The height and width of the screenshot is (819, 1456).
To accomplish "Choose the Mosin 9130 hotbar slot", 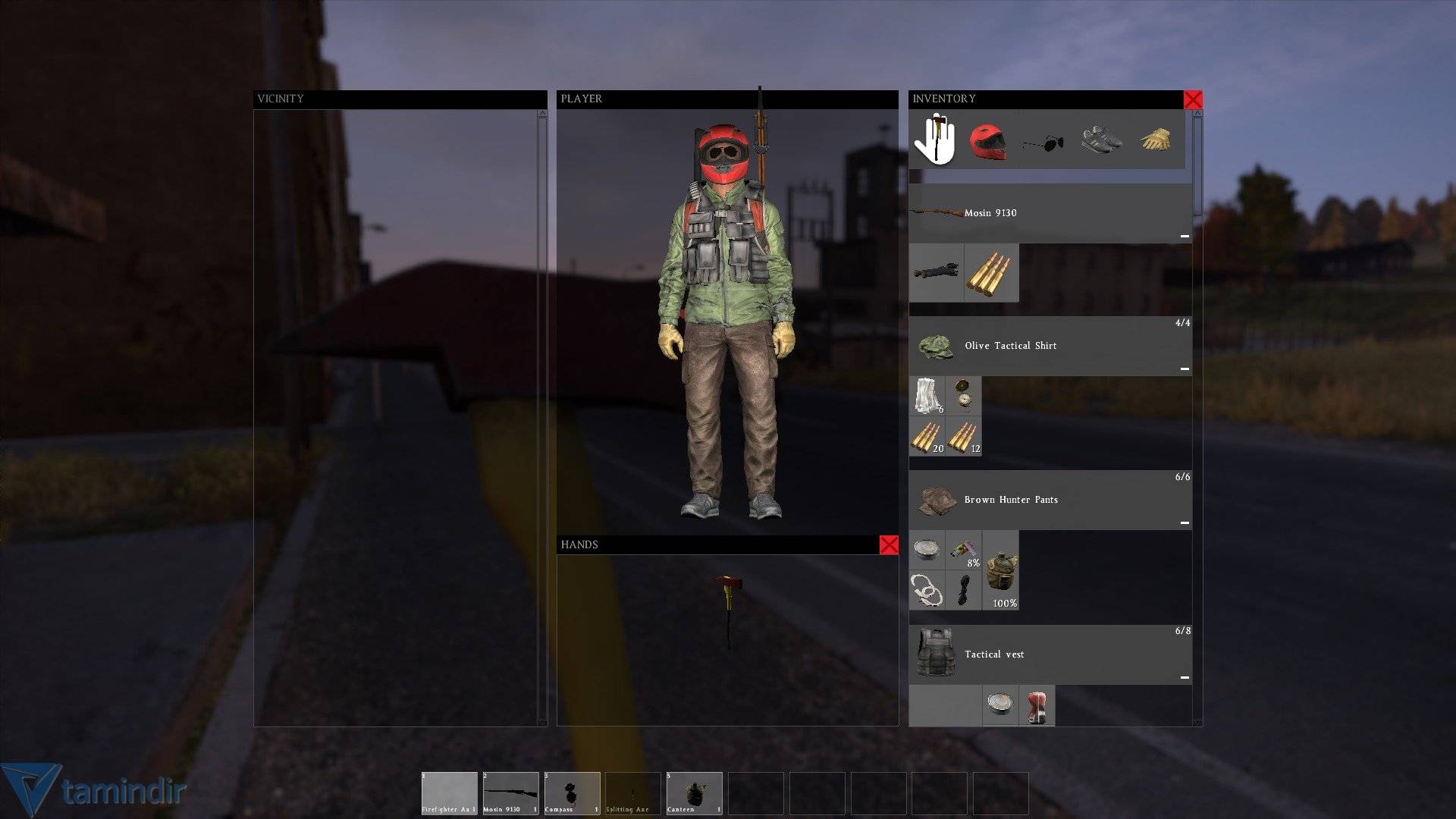I will click(511, 793).
